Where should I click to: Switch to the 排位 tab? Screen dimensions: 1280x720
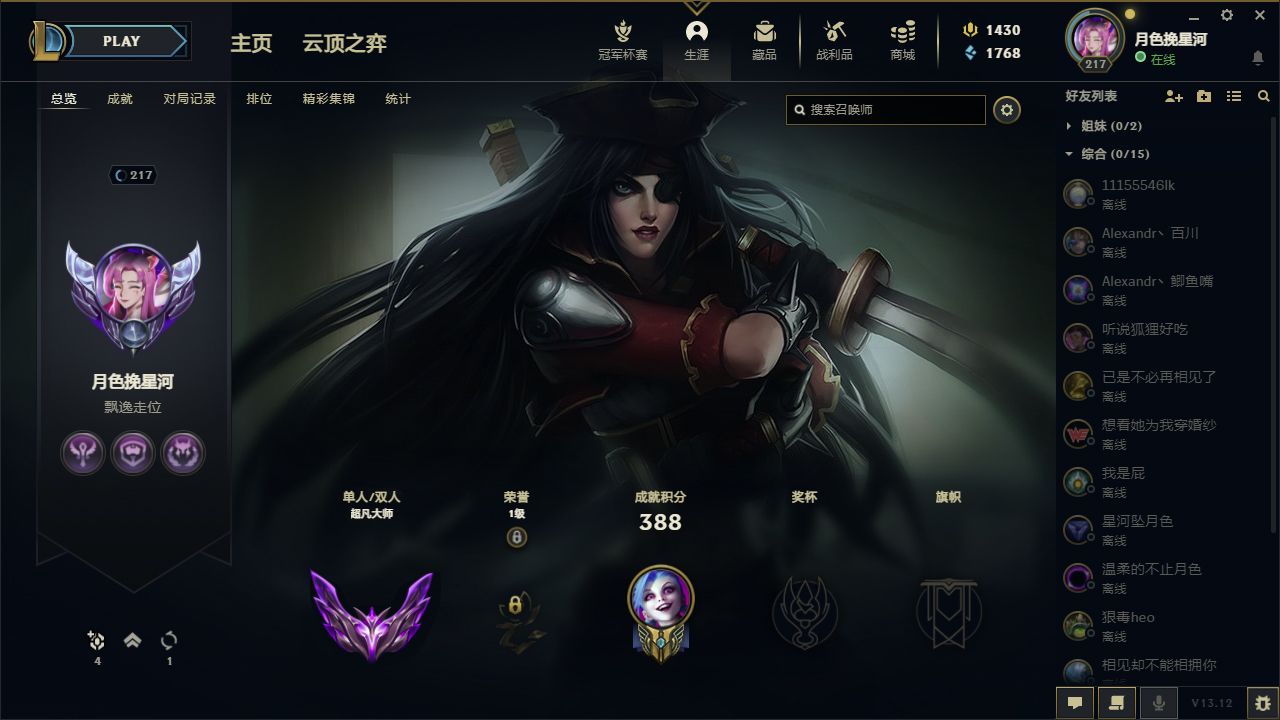pos(259,98)
